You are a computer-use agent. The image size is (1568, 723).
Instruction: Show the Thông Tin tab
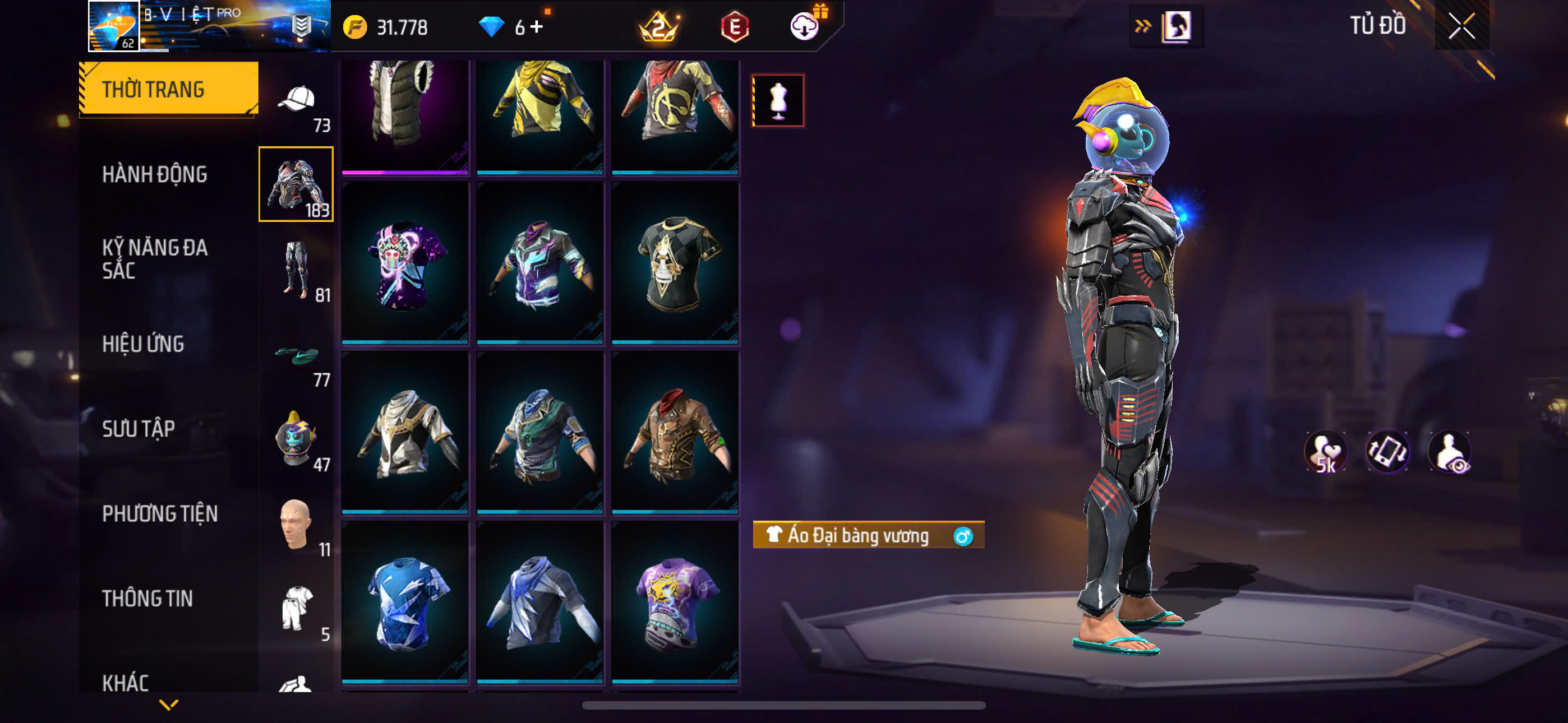[x=147, y=598]
